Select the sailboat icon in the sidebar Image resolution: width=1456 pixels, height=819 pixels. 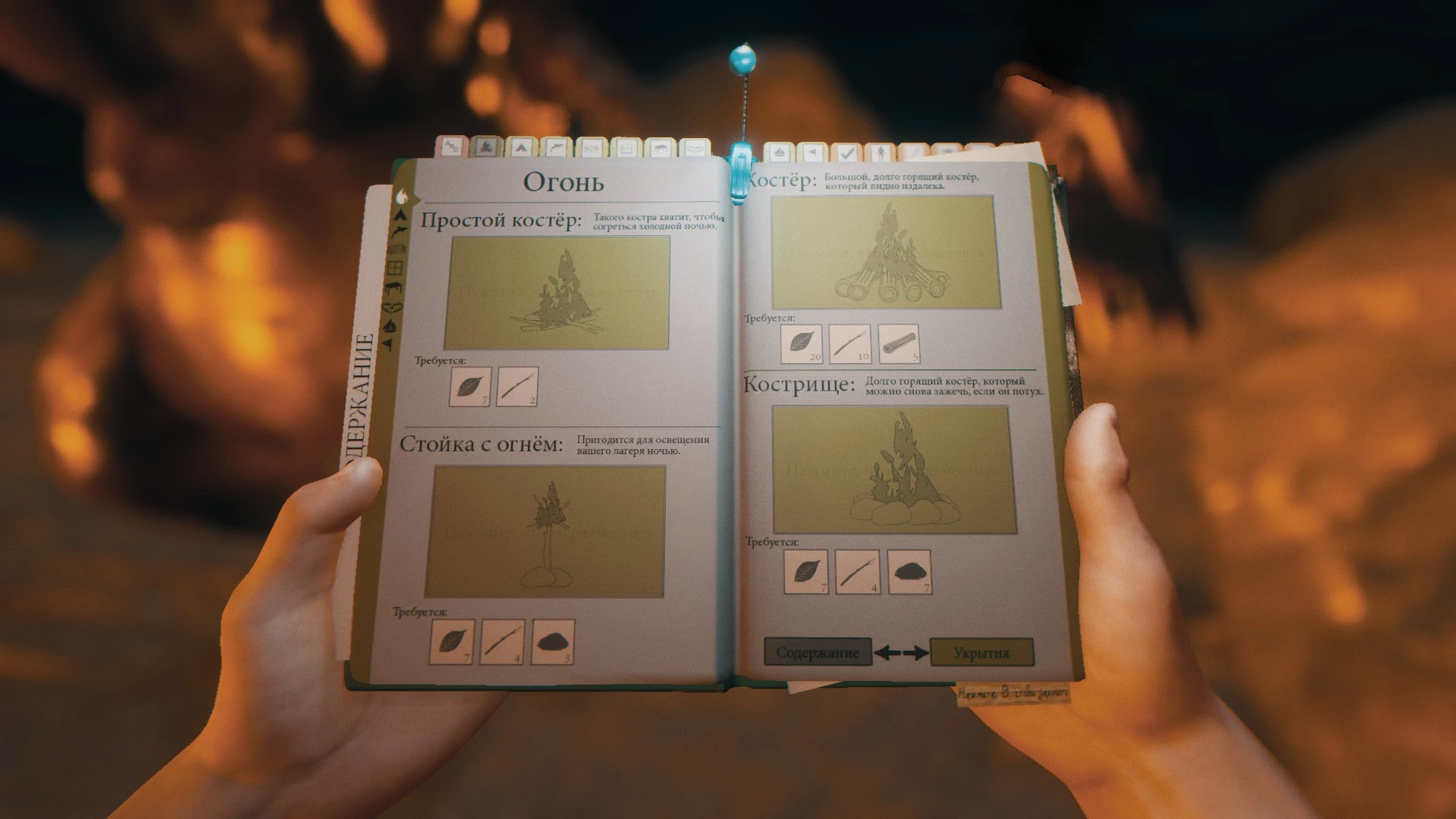pos(391,326)
